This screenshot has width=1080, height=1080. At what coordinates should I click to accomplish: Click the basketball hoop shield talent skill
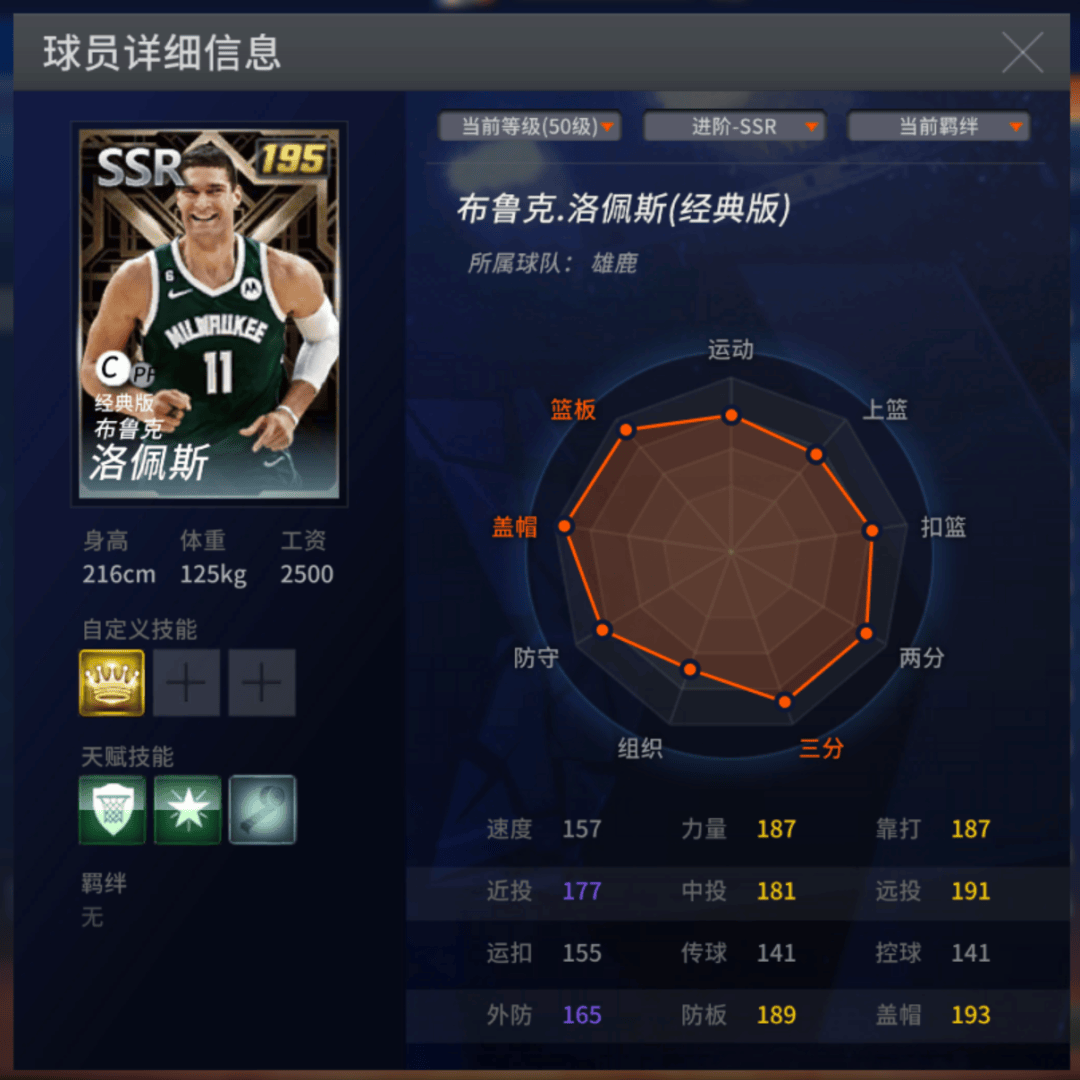pyautogui.click(x=112, y=810)
